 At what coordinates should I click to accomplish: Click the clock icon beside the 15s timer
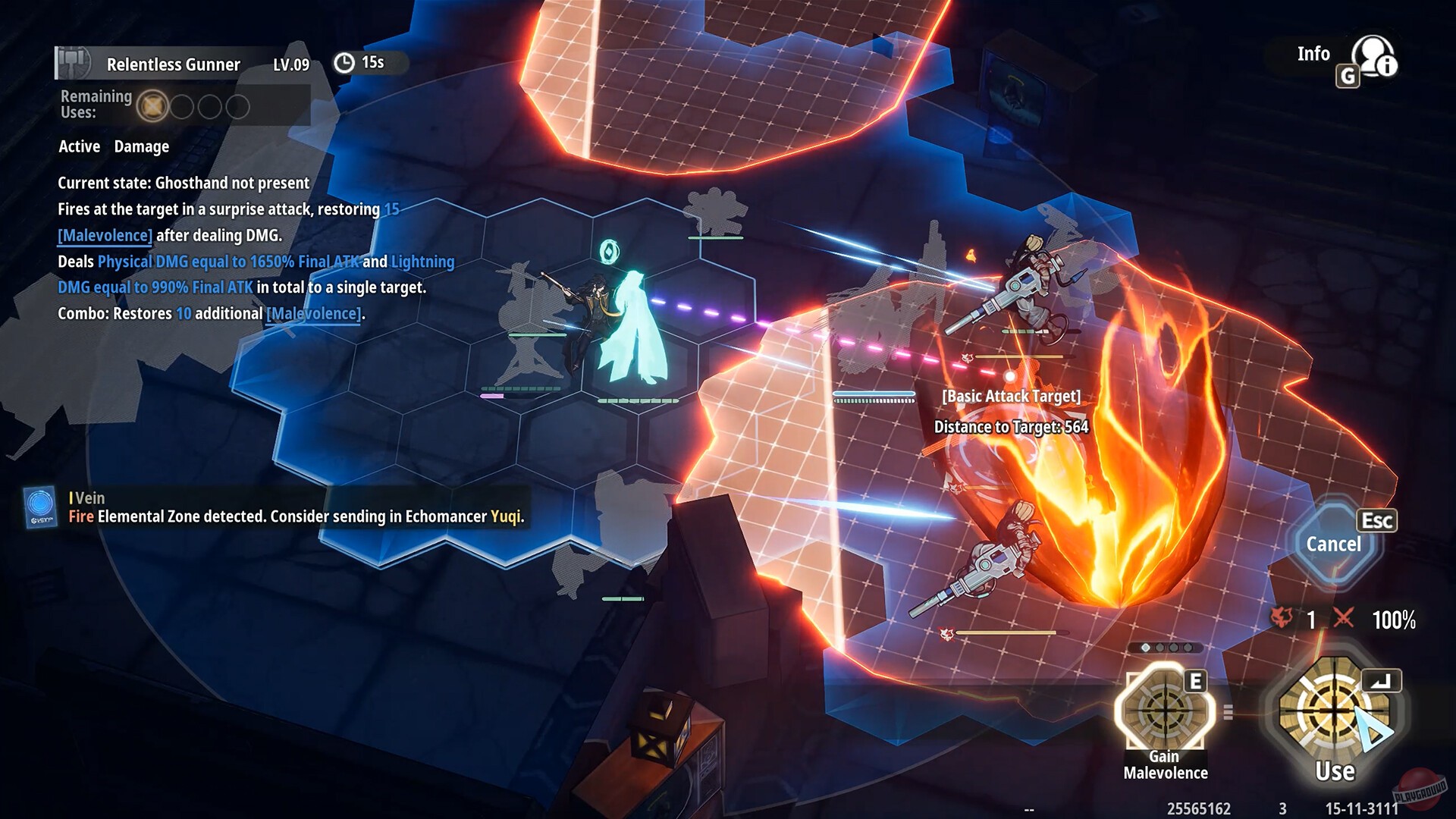[x=346, y=62]
